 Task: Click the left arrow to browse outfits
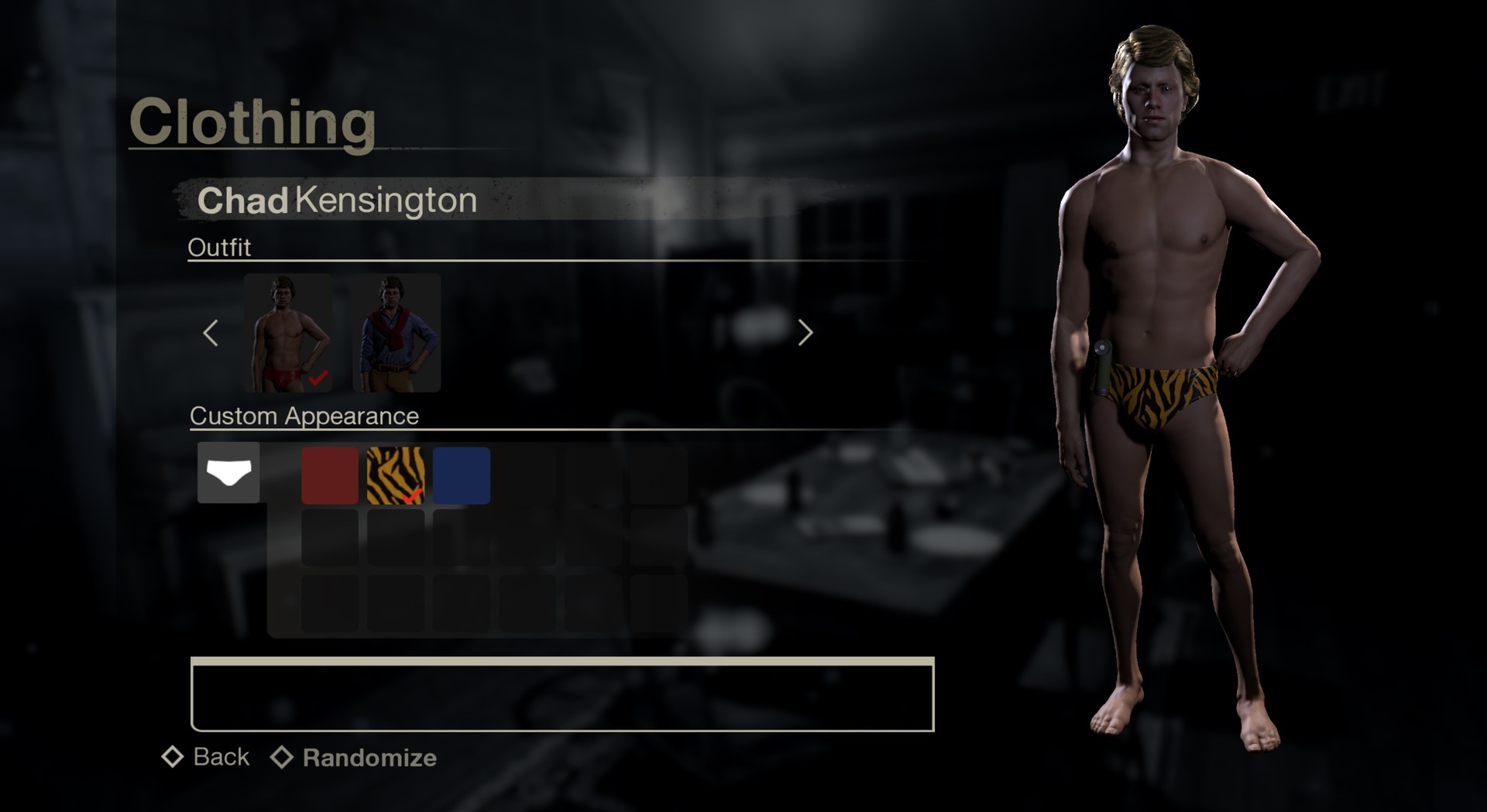coord(211,333)
